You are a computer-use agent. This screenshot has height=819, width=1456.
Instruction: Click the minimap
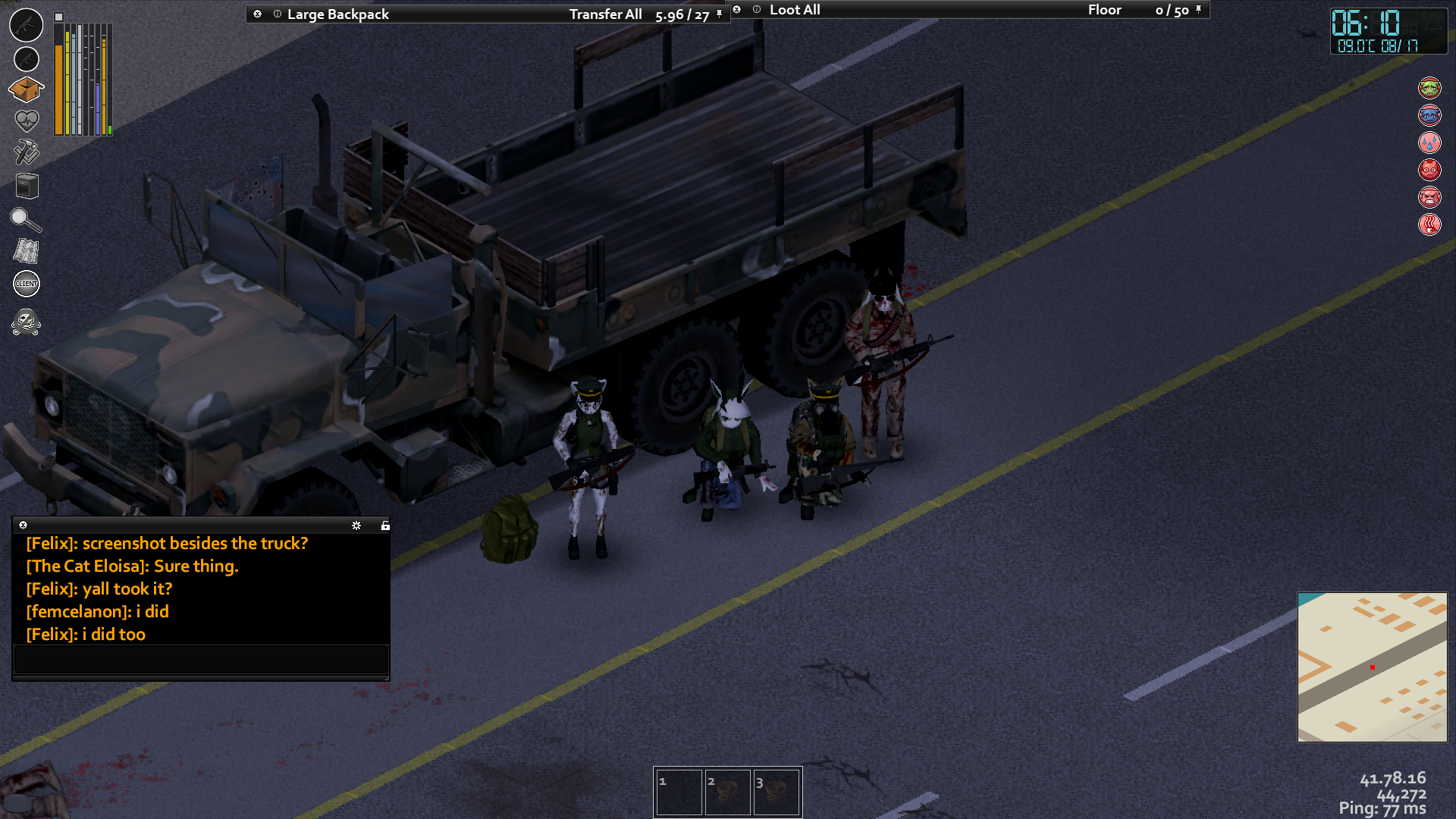tap(1372, 667)
